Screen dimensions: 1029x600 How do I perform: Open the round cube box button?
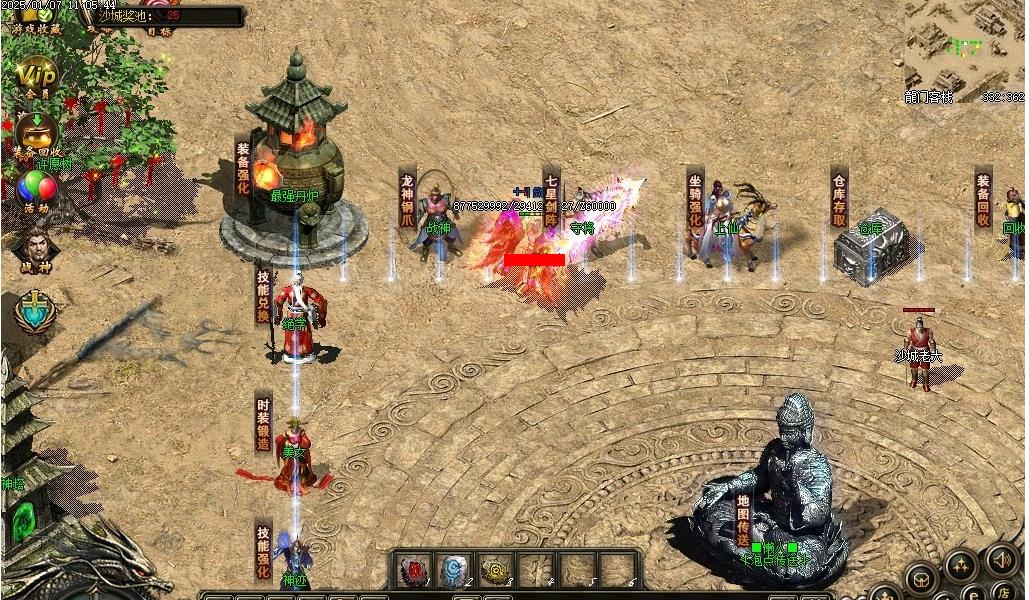(x=921, y=578)
